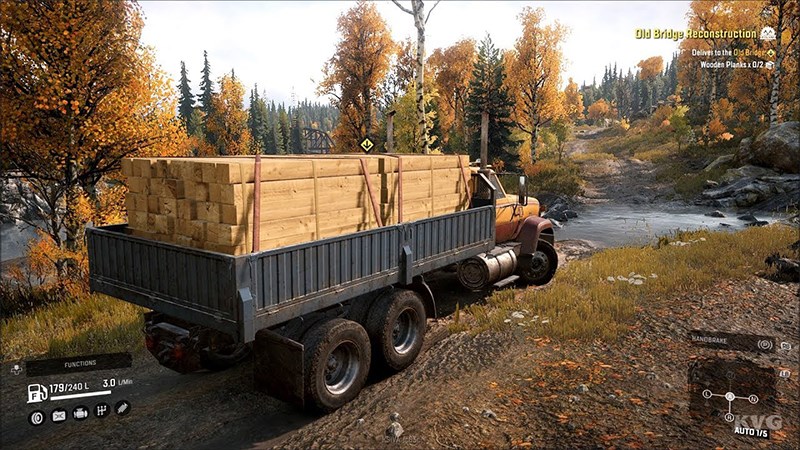Open the Old Bridge Reconstruction objective
This screenshot has width=800, height=450.
tap(696, 33)
